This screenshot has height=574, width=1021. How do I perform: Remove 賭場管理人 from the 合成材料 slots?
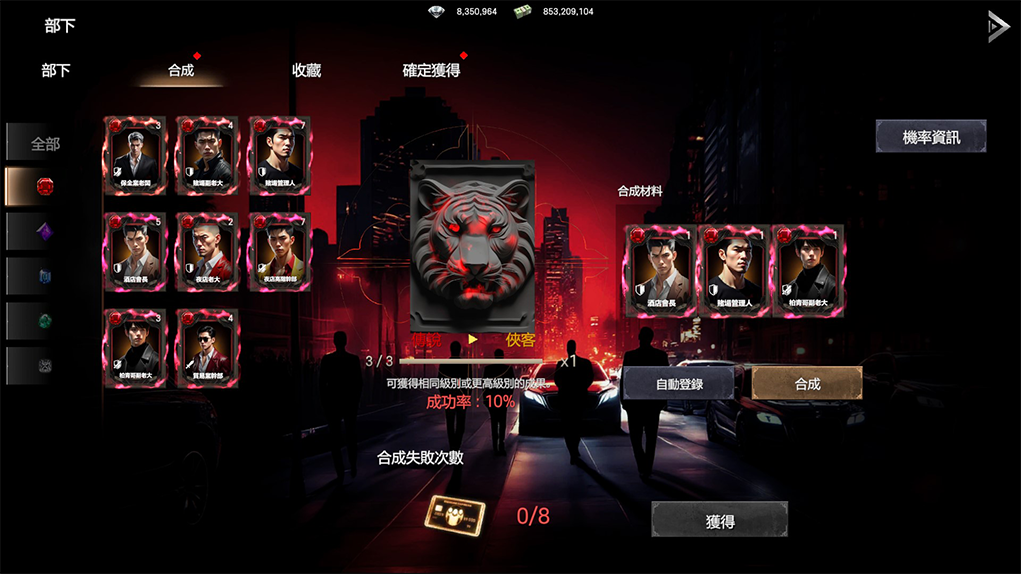coord(735,271)
